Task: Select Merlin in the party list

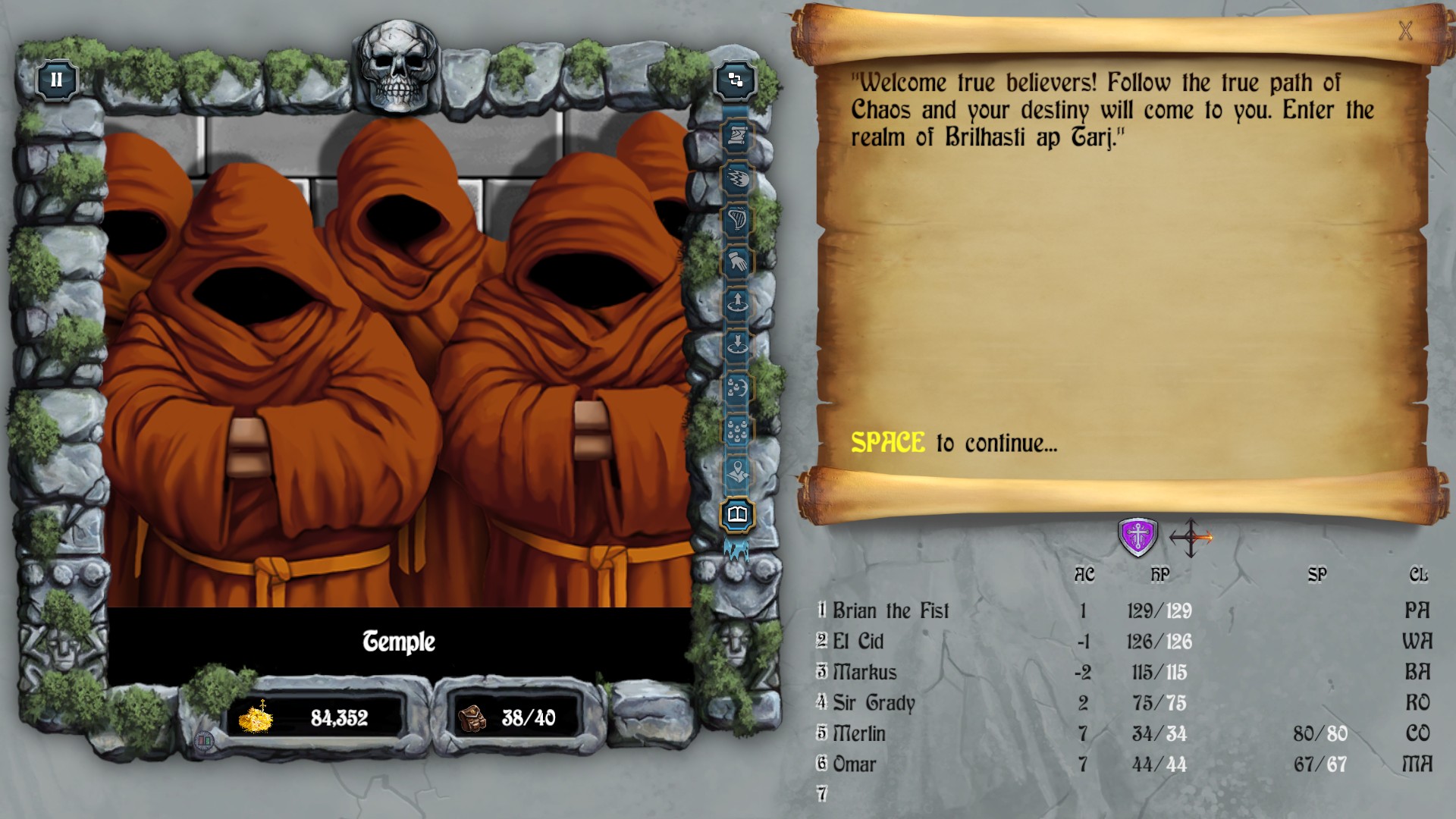Action: coord(861,733)
